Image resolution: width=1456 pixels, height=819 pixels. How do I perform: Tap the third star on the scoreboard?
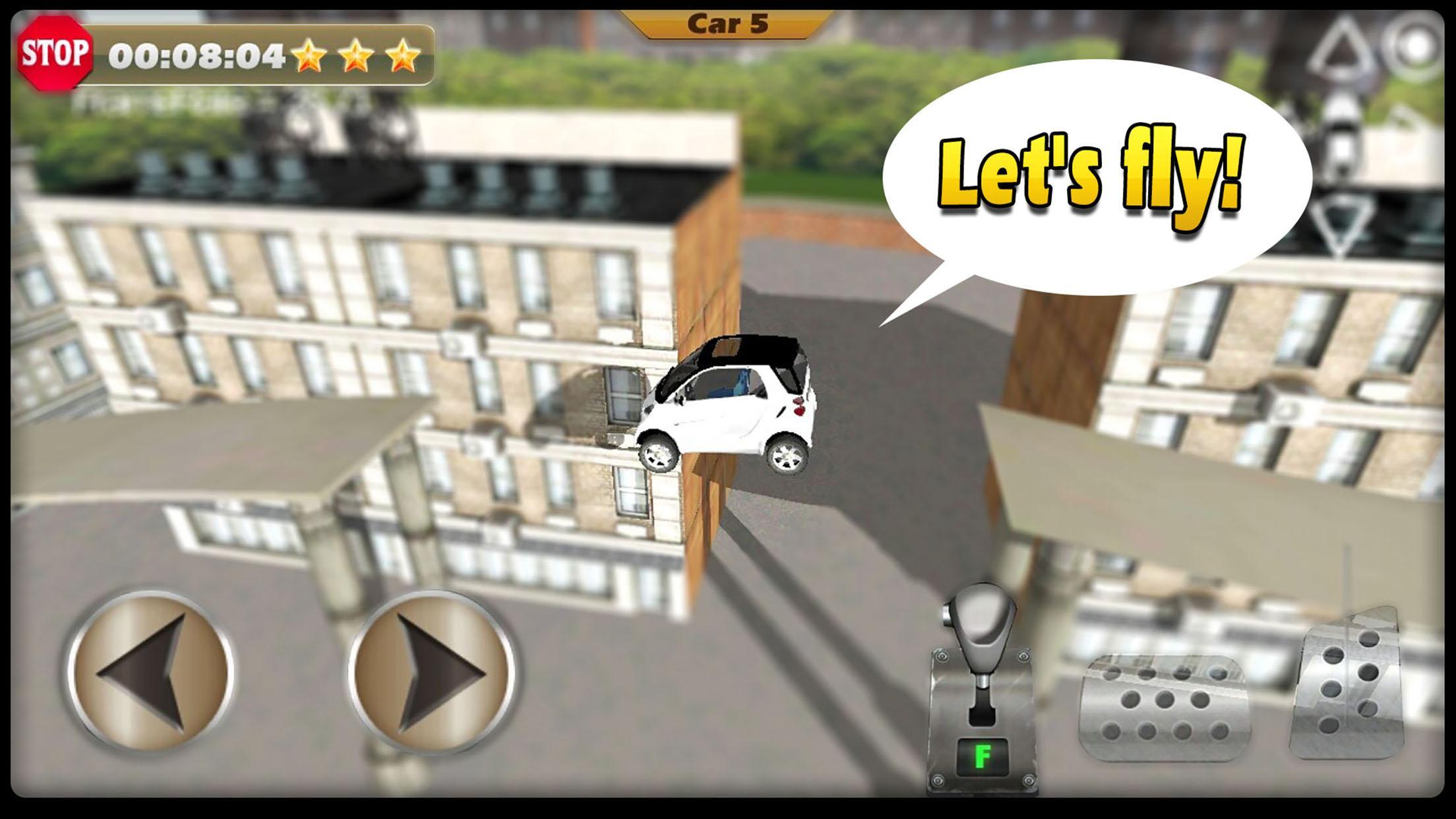coord(404,56)
